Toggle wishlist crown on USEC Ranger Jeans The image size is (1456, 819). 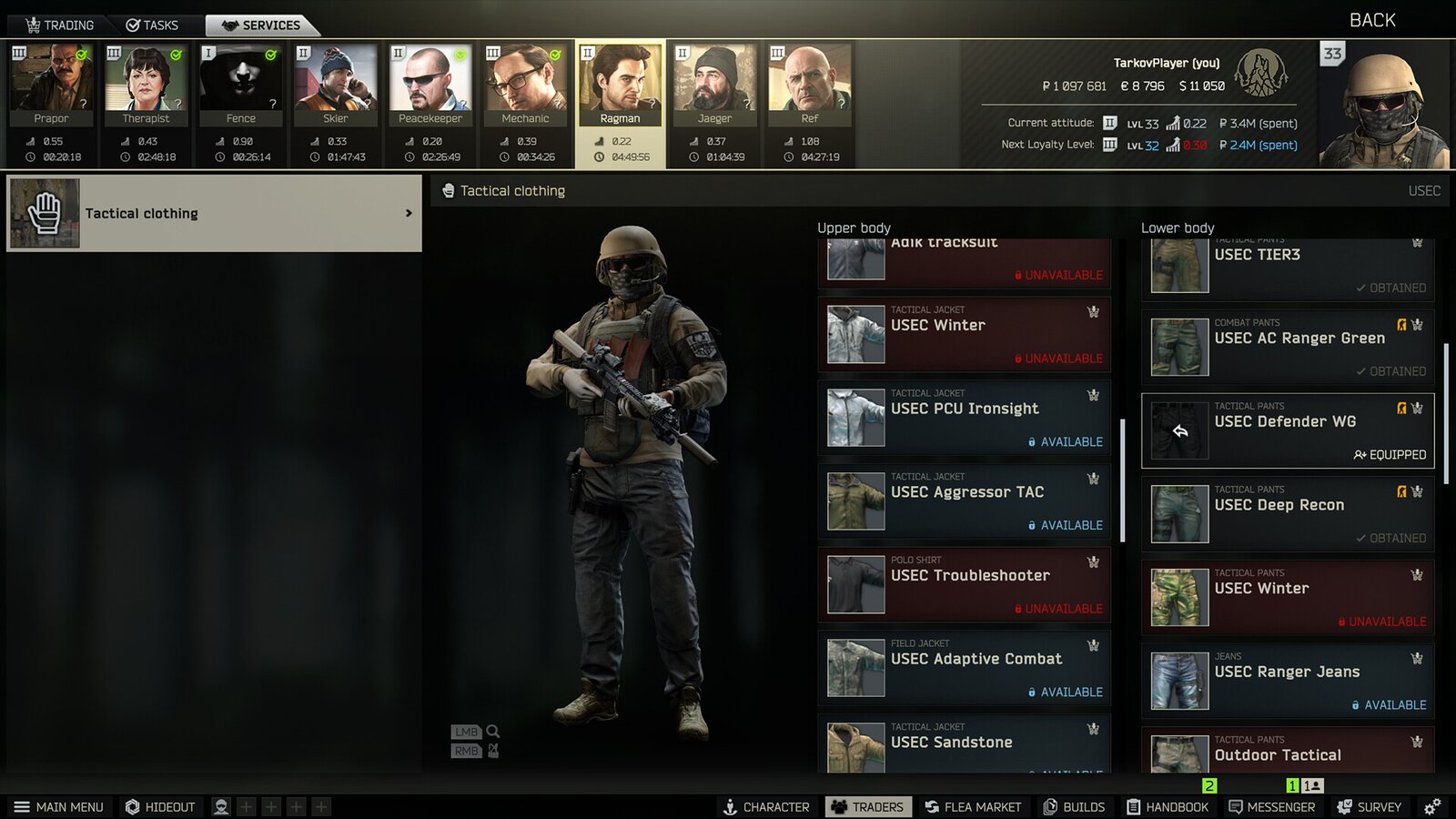point(1416,657)
